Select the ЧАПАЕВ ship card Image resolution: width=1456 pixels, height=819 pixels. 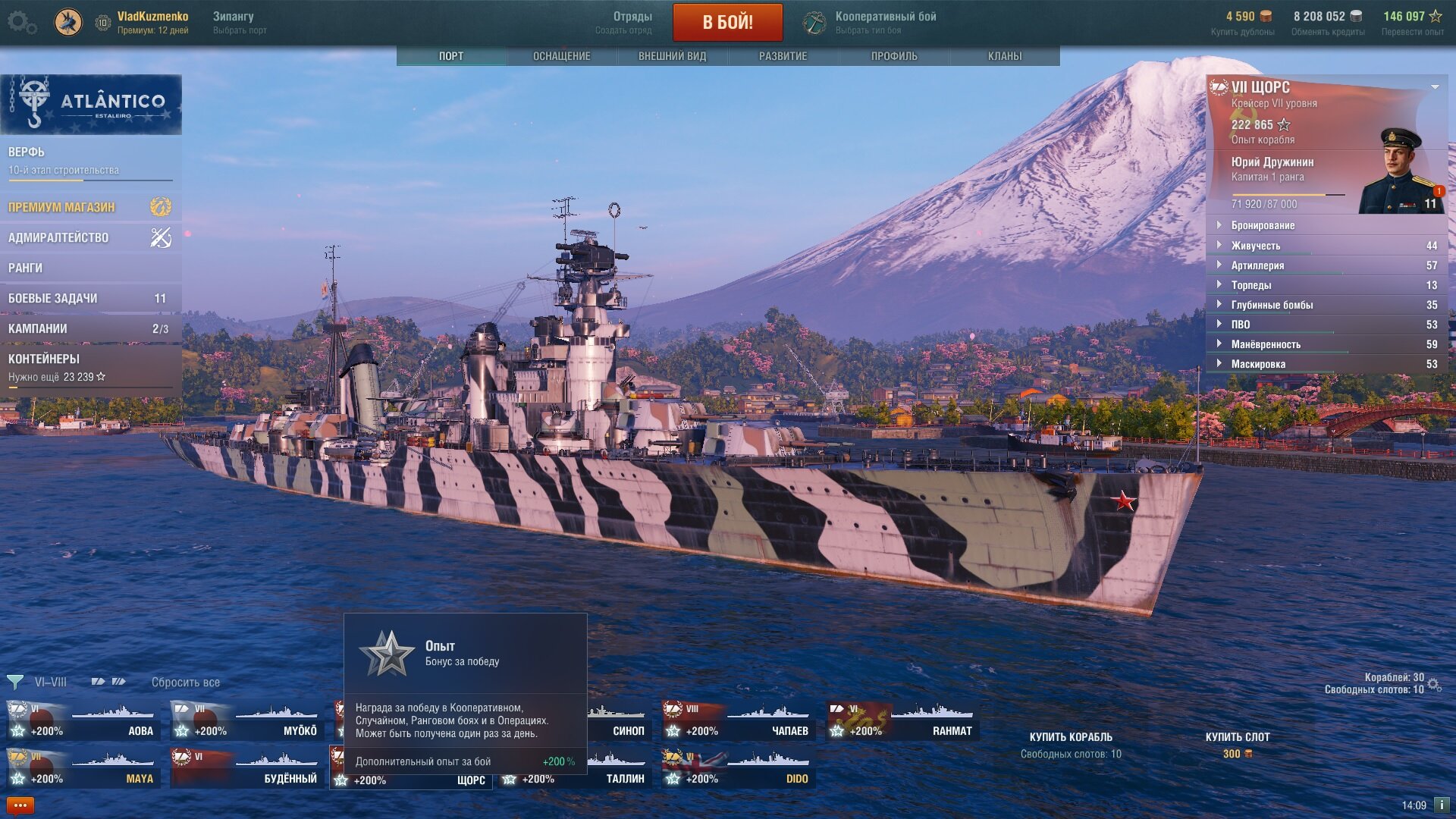(x=737, y=720)
